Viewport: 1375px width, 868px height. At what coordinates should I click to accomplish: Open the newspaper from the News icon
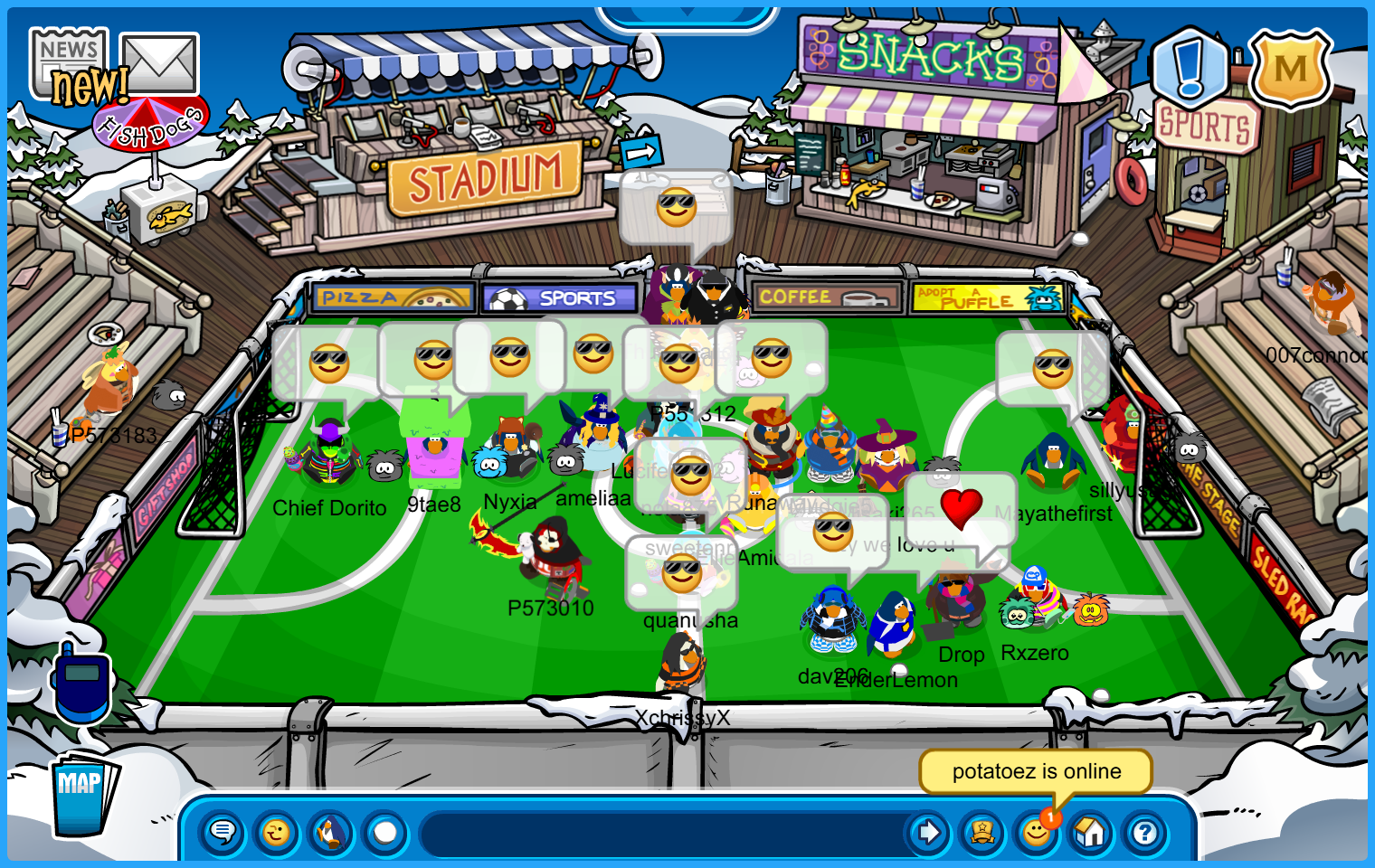pos(69,61)
